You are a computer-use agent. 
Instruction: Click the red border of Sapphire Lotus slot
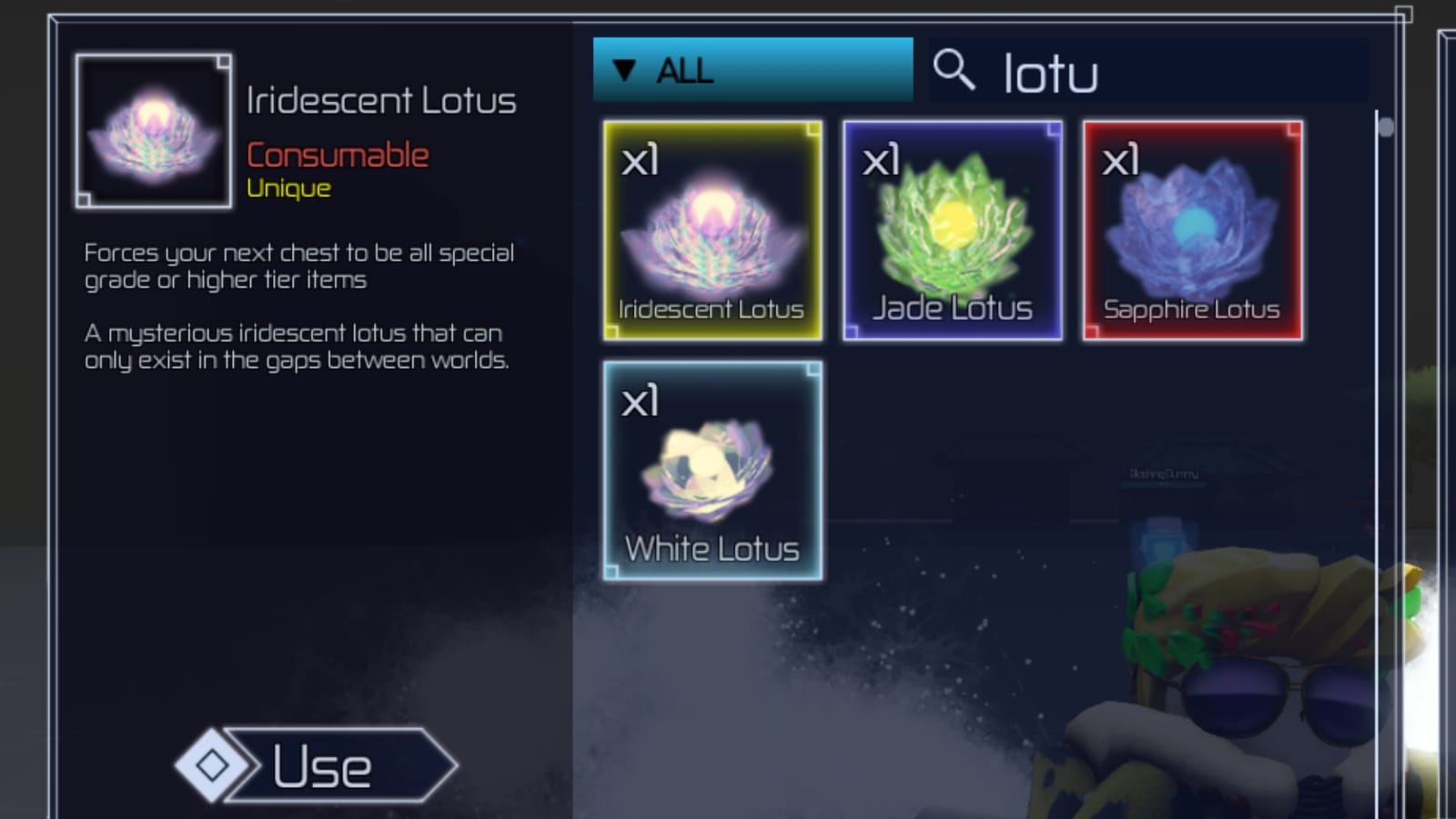pyautogui.click(x=1192, y=123)
